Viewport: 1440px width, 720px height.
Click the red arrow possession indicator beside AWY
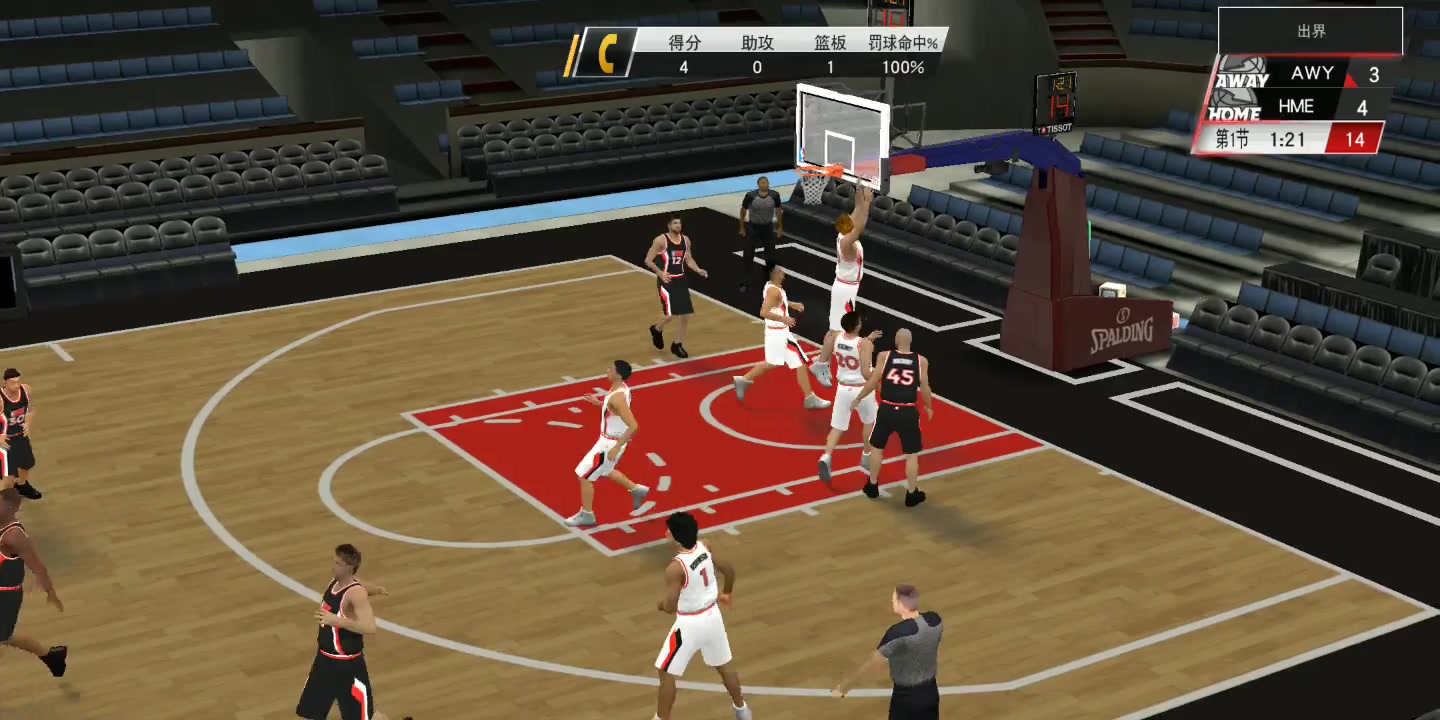click(x=1351, y=78)
